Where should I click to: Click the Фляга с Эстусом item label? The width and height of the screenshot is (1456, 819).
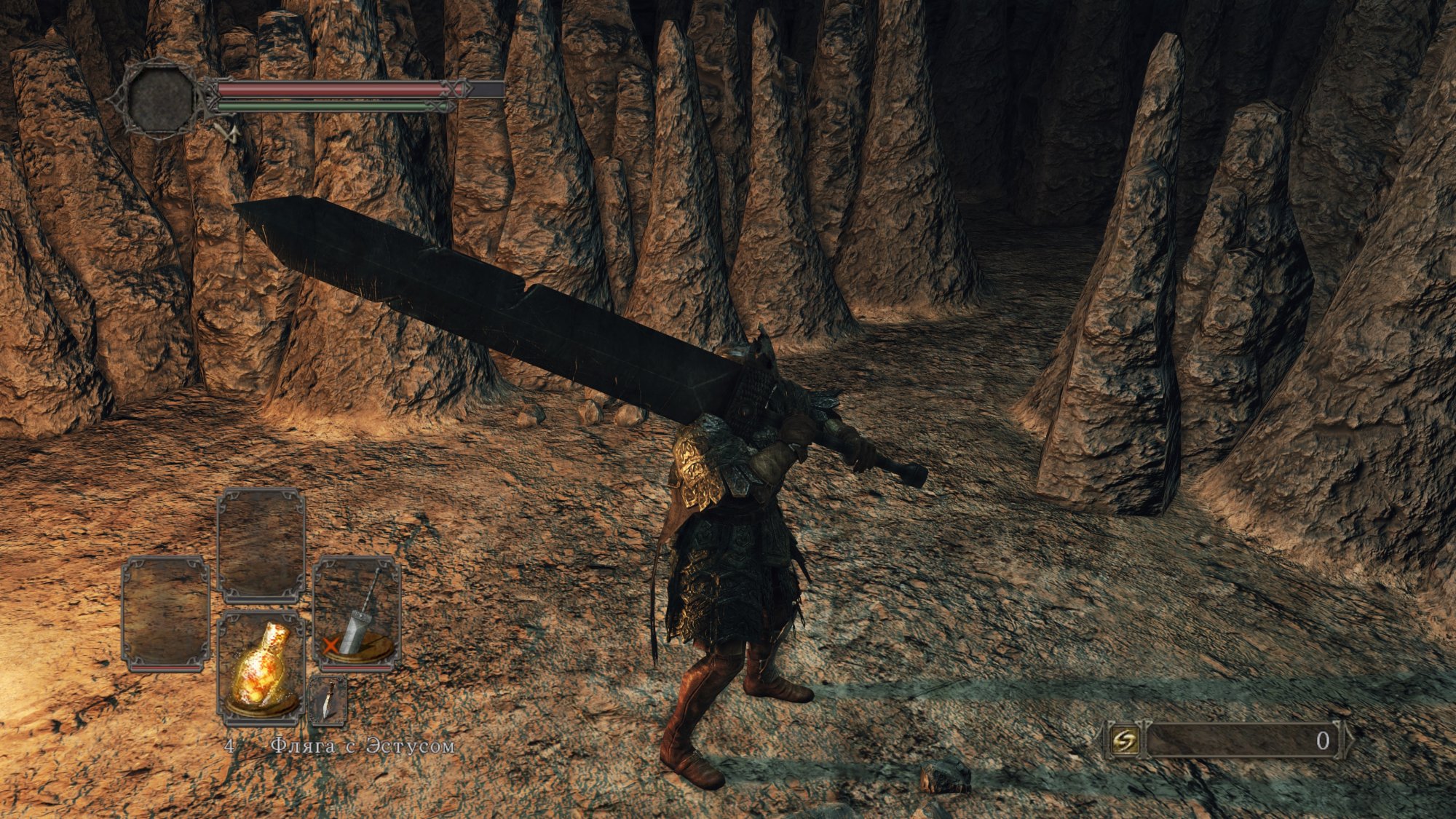click(364, 746)
